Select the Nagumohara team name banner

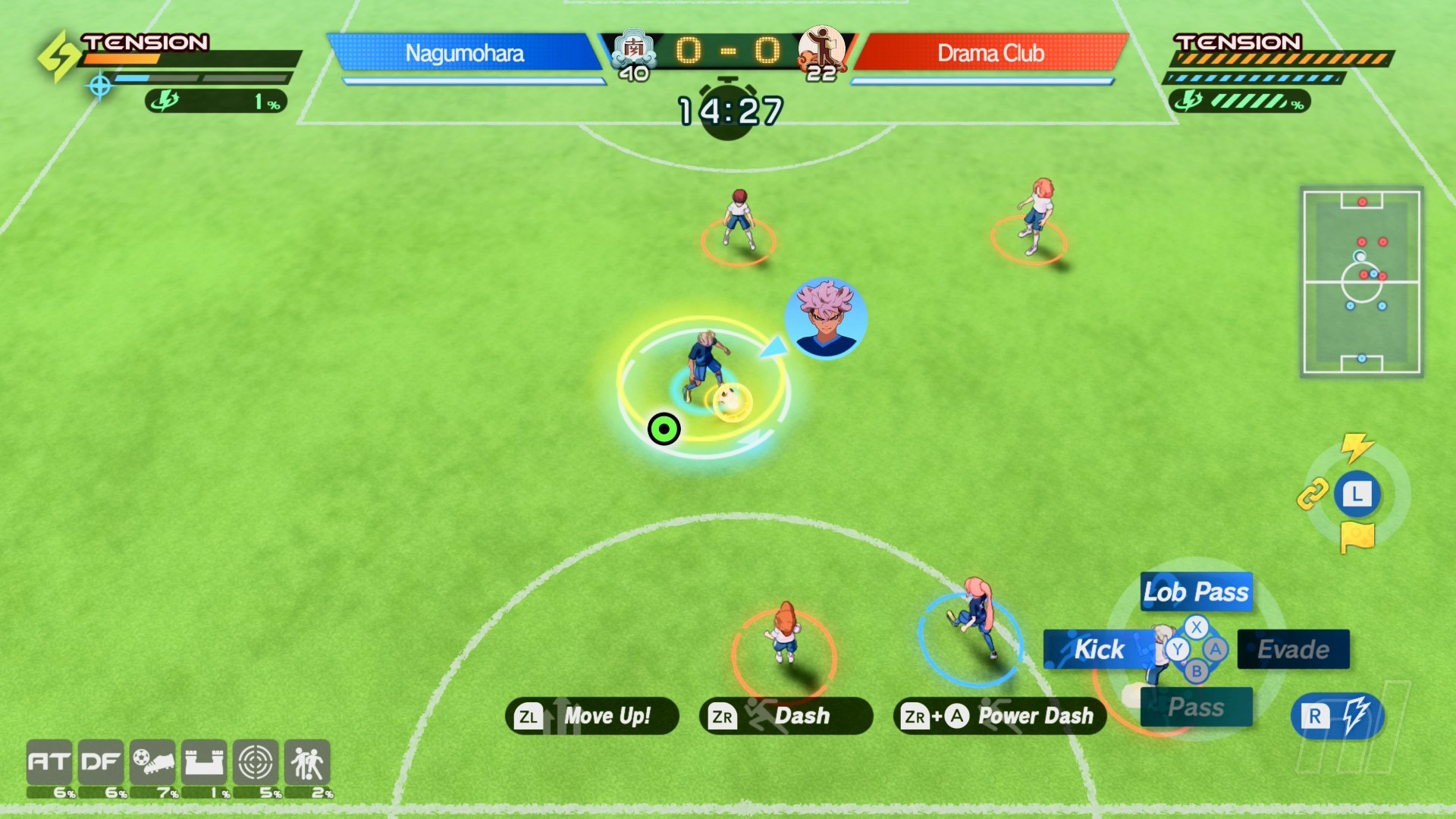pyautogui.click(x=464, y=53)
